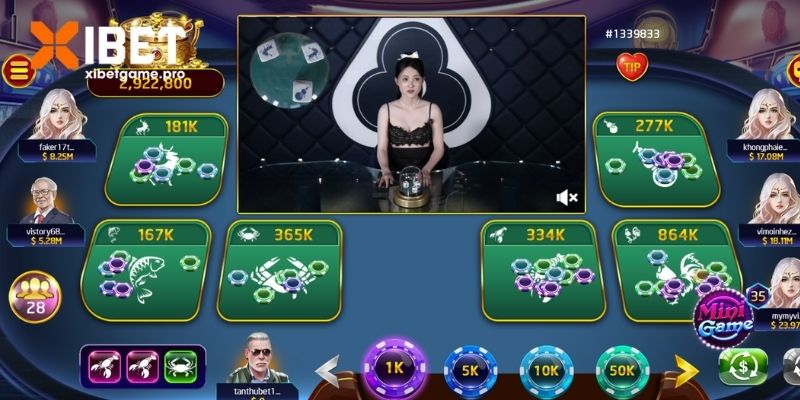Pick the 10K chip
Image resolution: width=800 pixels, height=400 pixels.
[546, 370]
